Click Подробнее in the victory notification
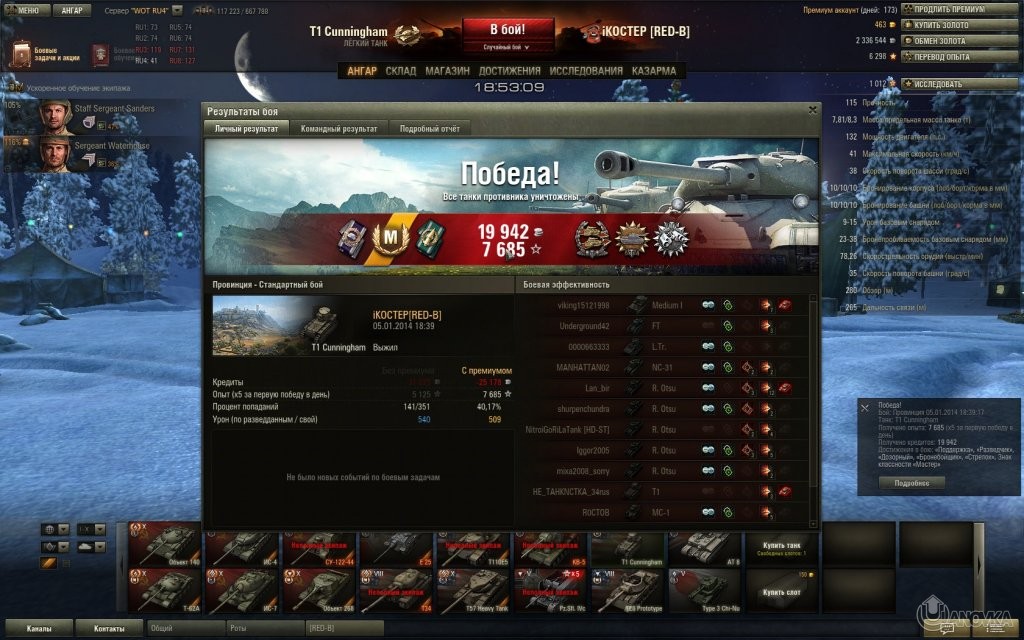 (911, 482)
